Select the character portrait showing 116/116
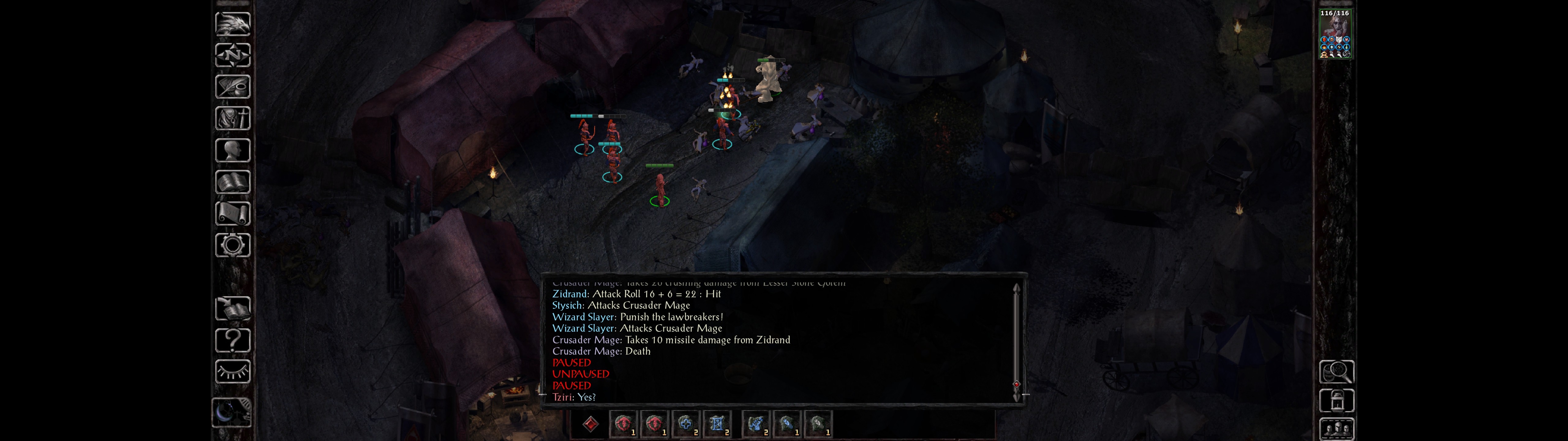This screenshot has width=1568, height=441. pyautogui.click(x=1335, y=34)
